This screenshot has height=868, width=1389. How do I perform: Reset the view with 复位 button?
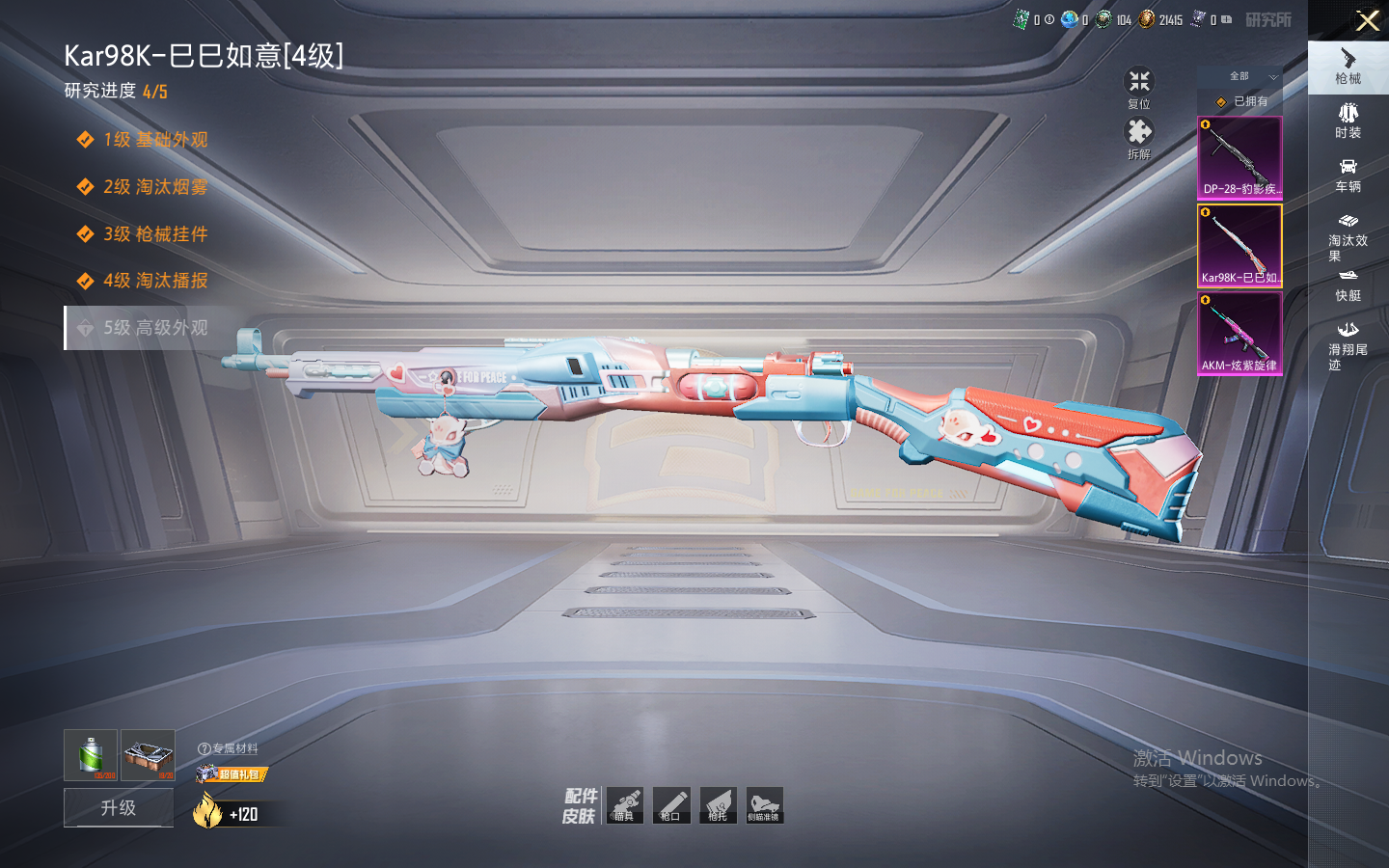[x=1139, y=87]
